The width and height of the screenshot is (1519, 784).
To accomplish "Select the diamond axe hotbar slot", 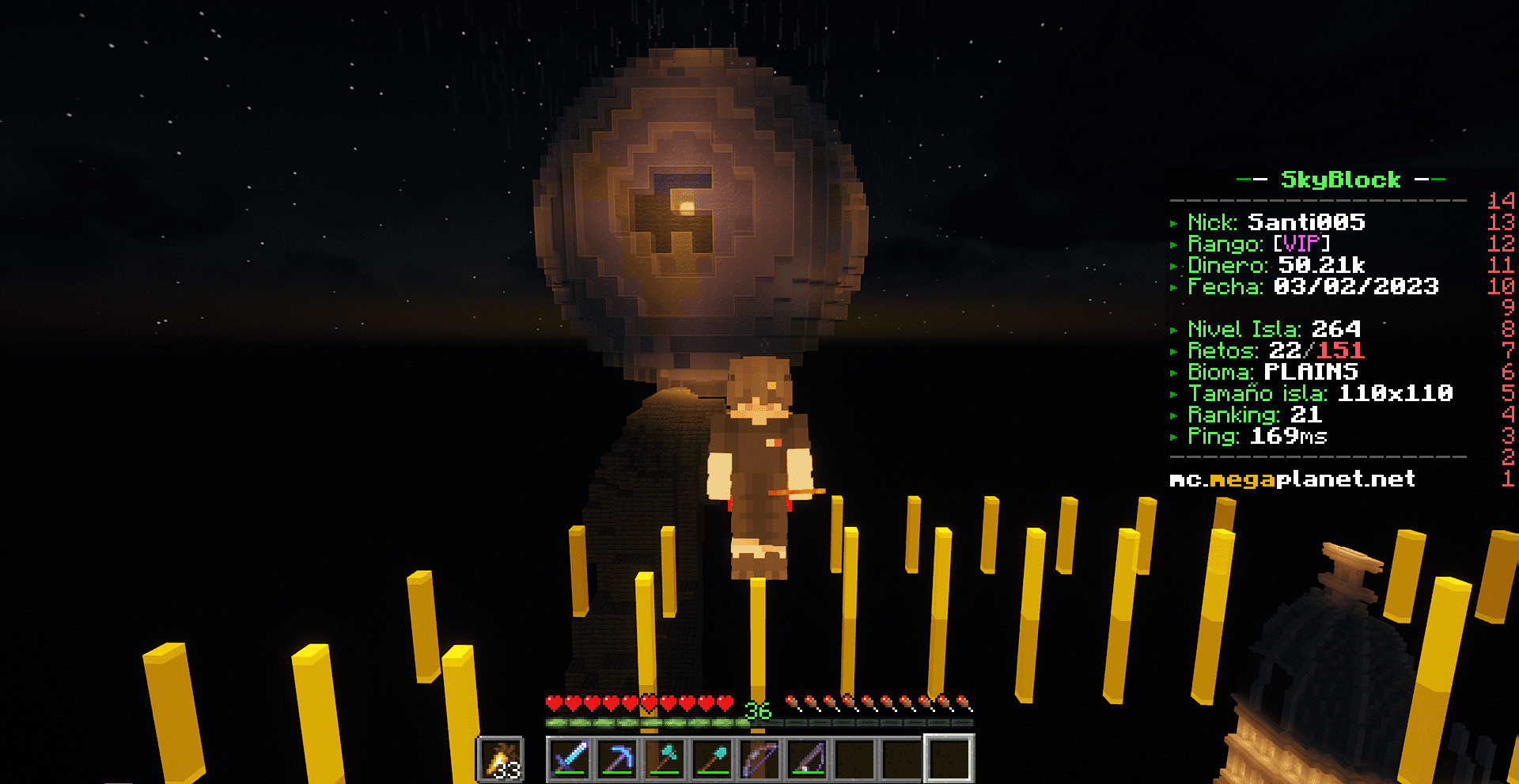I will tap(665, 759).
